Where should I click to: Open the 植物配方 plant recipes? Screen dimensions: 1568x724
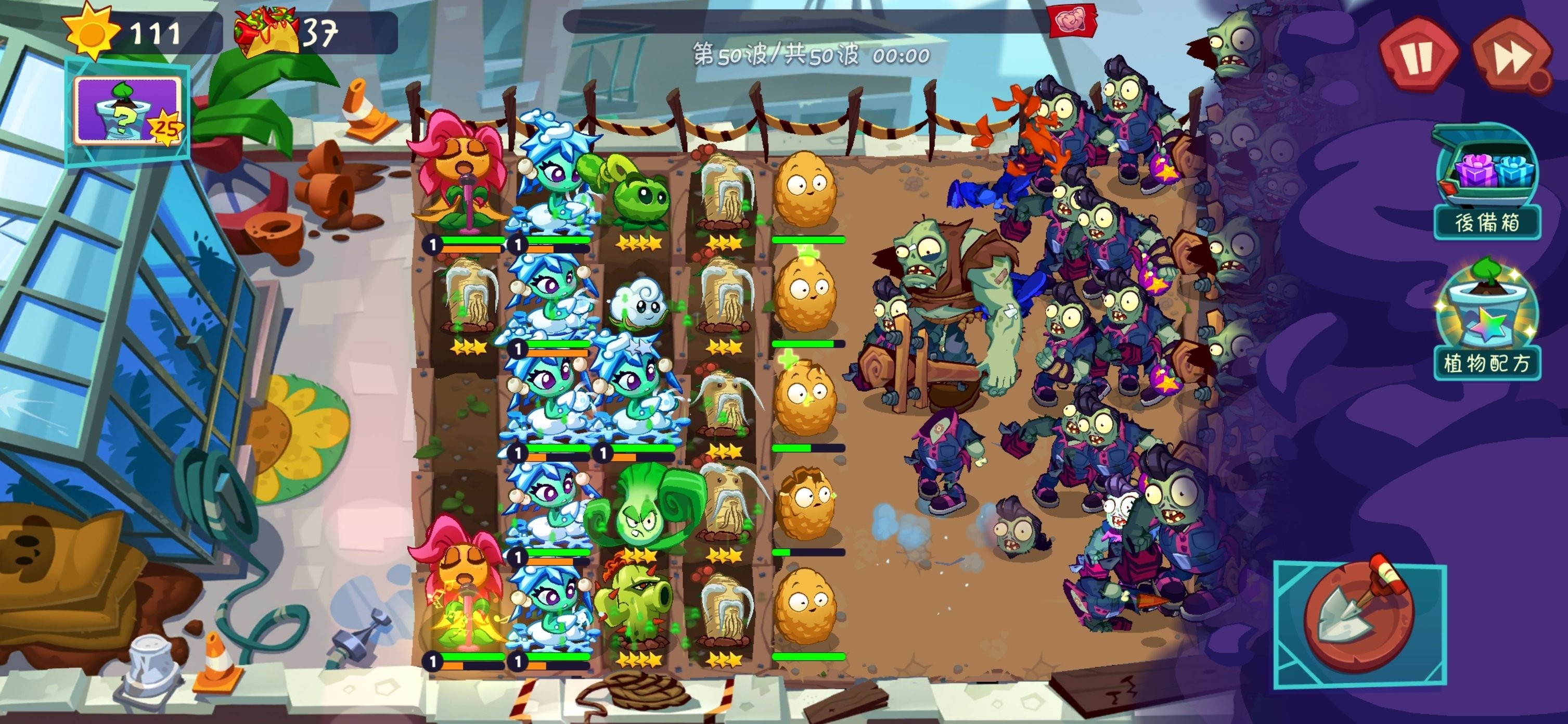coord(1486,323)
